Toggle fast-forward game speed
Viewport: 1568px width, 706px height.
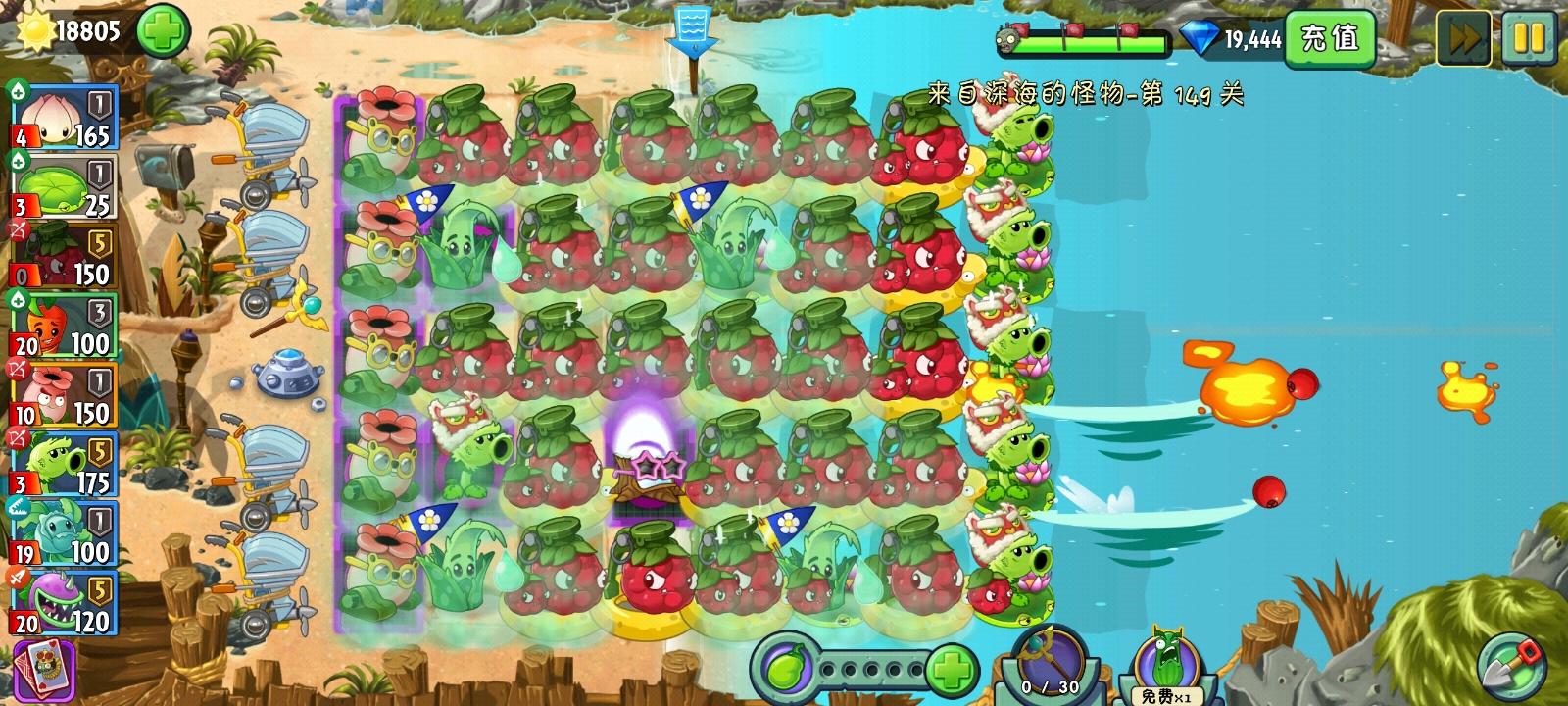click(1464, 35)
